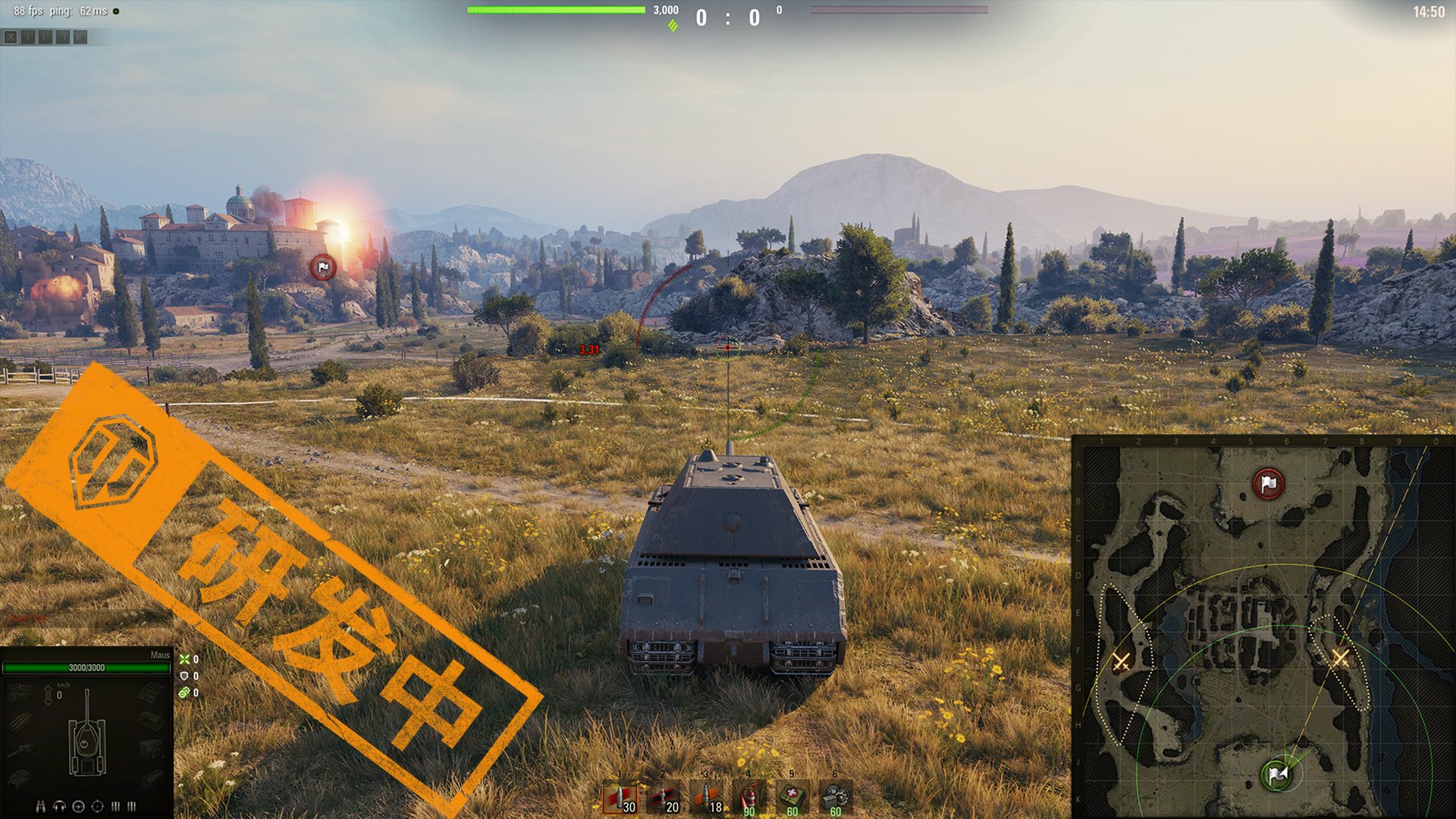The image size is (1456, 819).
Task: Activate the first aid kit consumable
Action: pos(792,799)
